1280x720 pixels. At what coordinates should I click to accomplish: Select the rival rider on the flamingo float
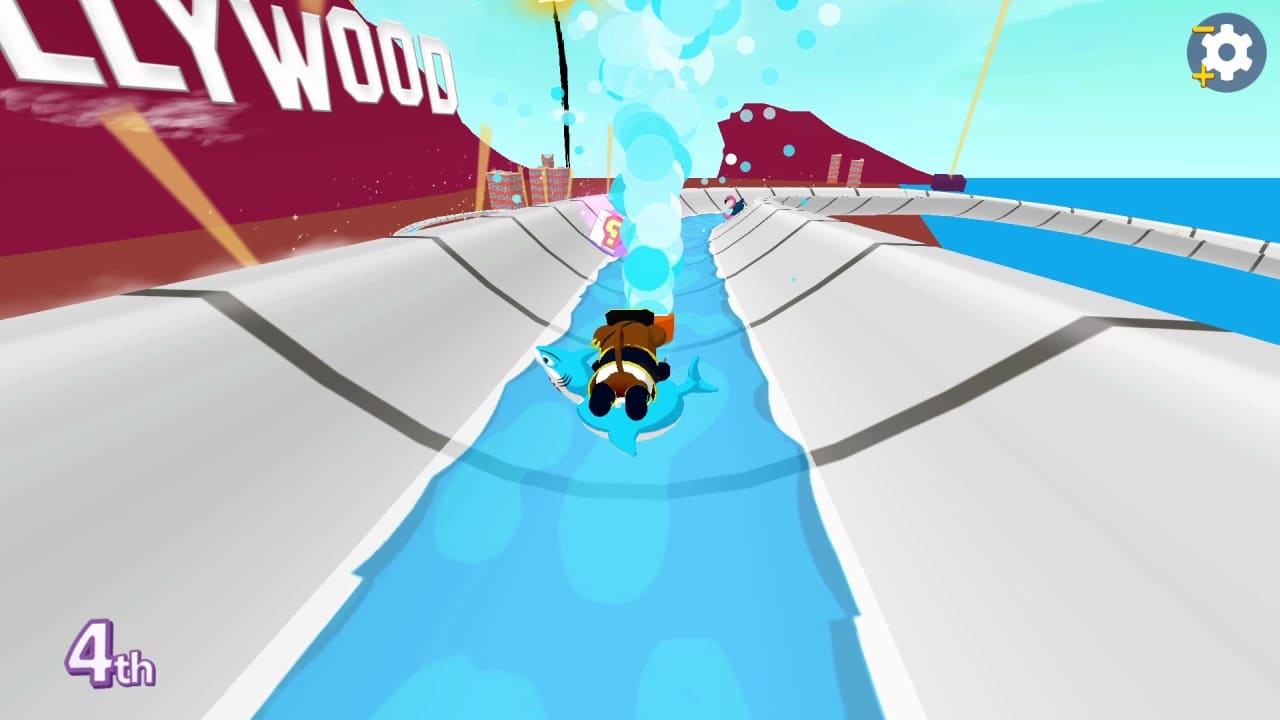(x=733, y=207)
